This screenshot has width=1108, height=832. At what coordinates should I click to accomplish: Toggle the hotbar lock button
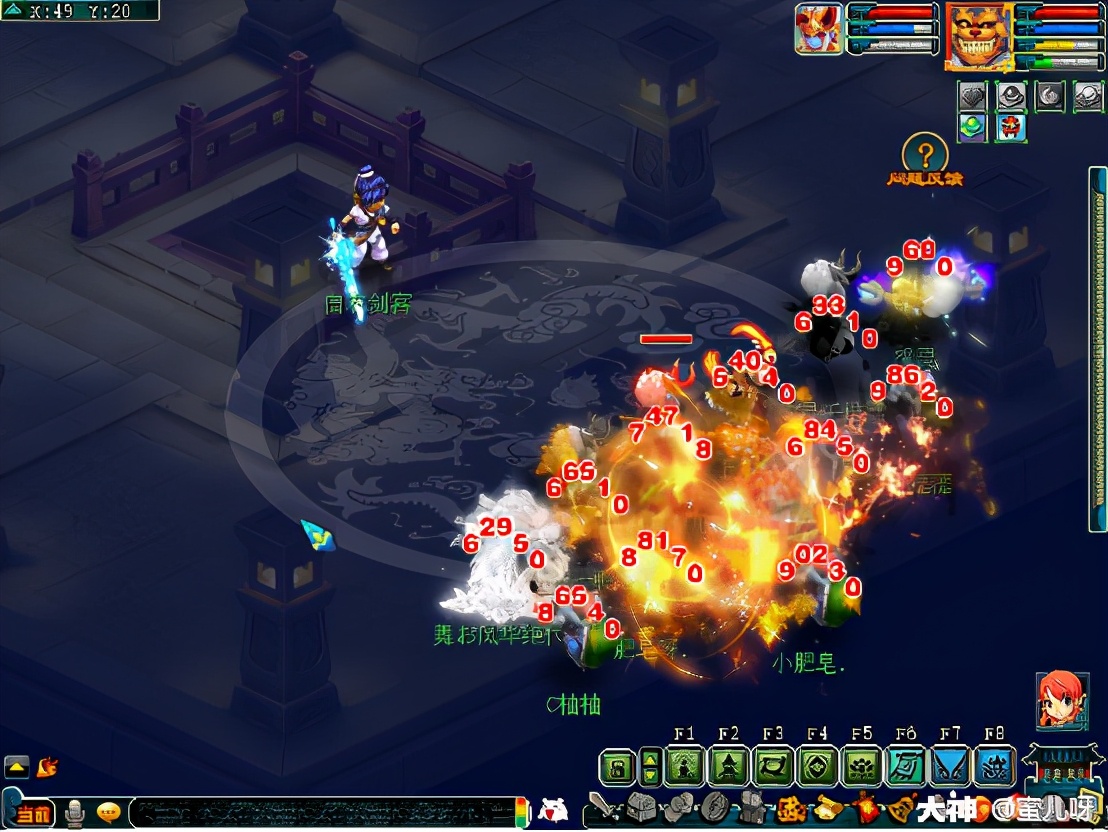click(x=617, y=767)
